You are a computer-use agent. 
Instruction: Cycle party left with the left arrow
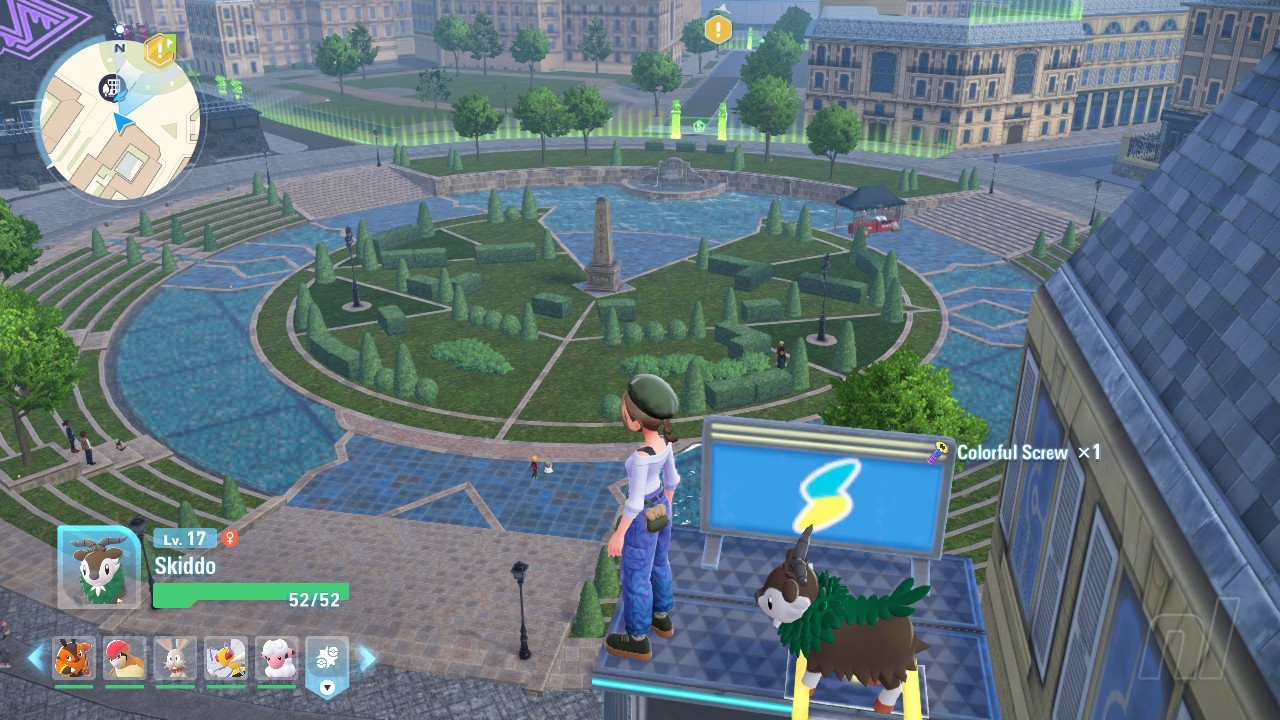pos(36,658)
